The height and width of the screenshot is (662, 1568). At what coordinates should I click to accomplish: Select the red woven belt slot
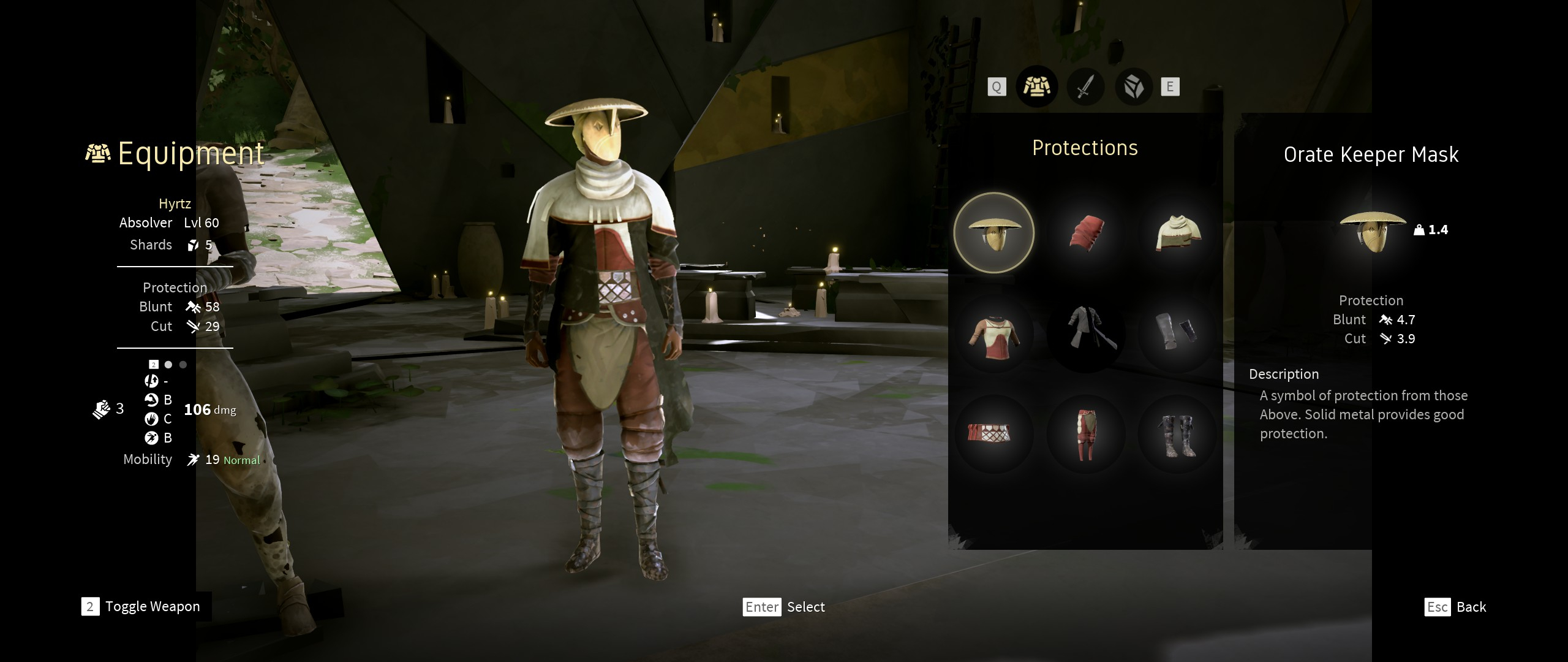[993, 433]
